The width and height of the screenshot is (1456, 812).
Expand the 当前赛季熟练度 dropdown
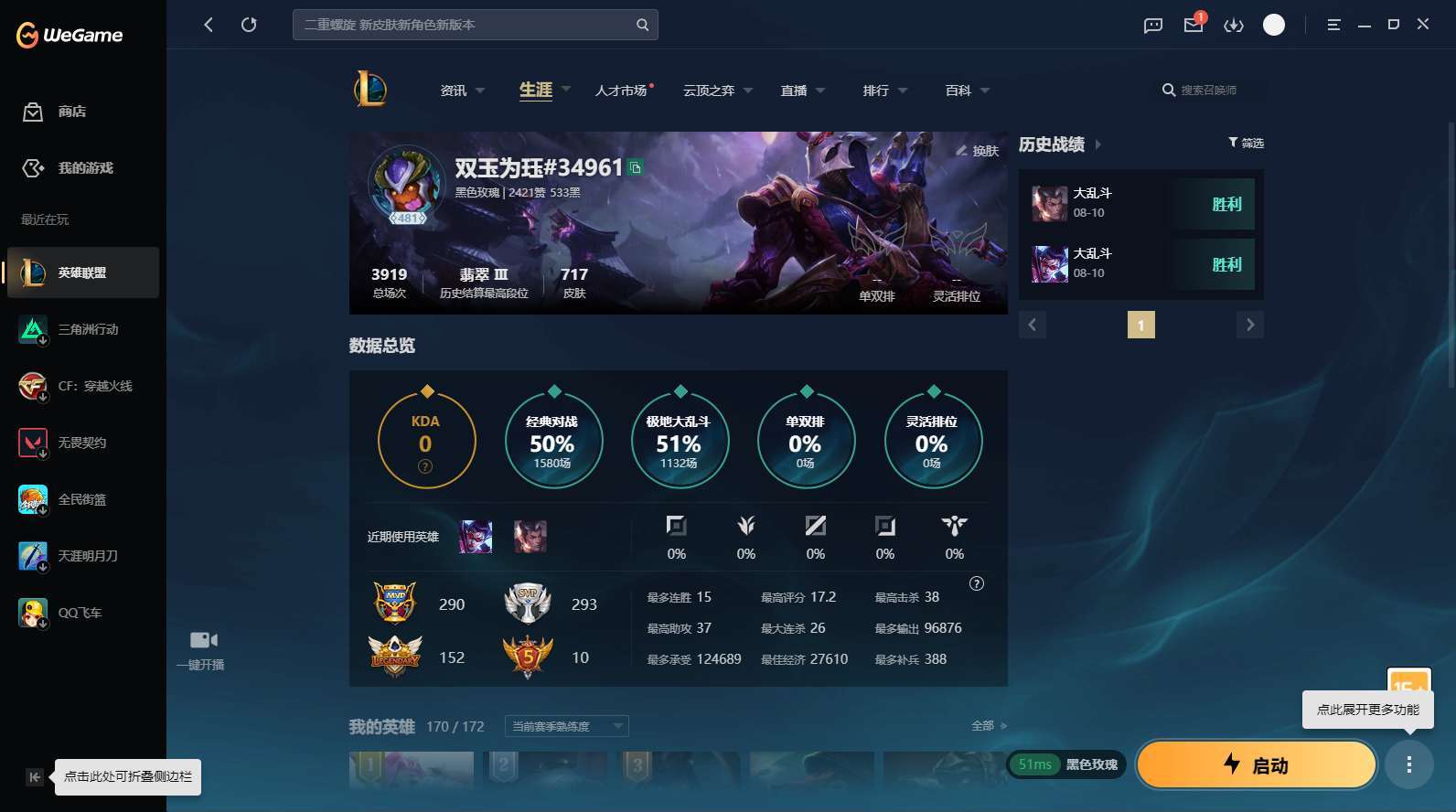pyautogui.click(x=565, y=726)
